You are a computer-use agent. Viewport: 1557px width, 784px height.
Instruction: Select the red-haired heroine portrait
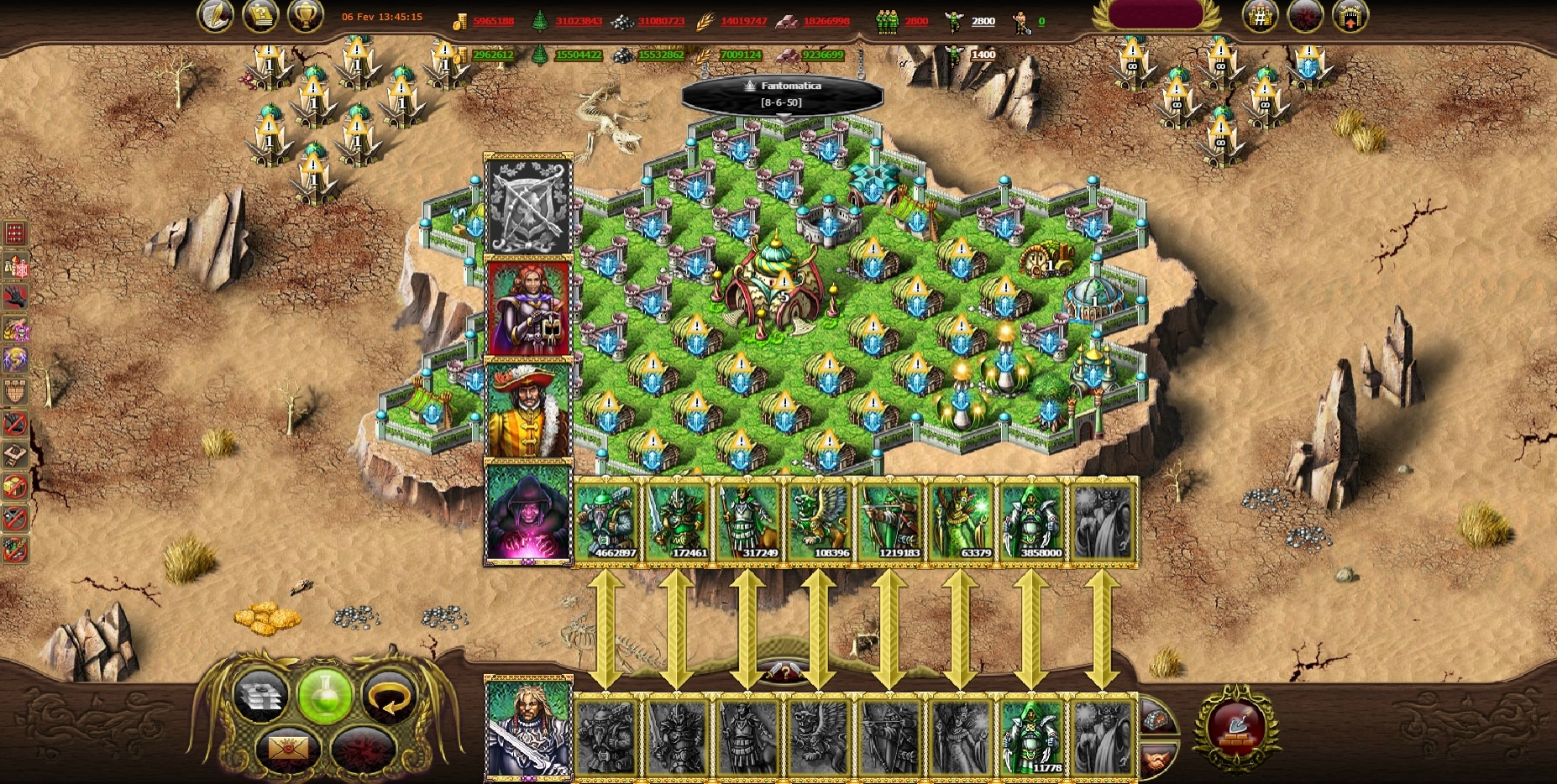[x=528, y=308]
